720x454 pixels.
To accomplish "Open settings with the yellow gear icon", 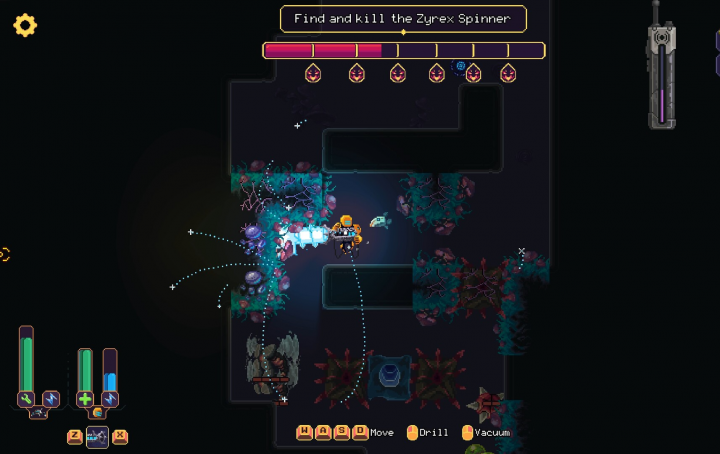I will click(25, 25).
